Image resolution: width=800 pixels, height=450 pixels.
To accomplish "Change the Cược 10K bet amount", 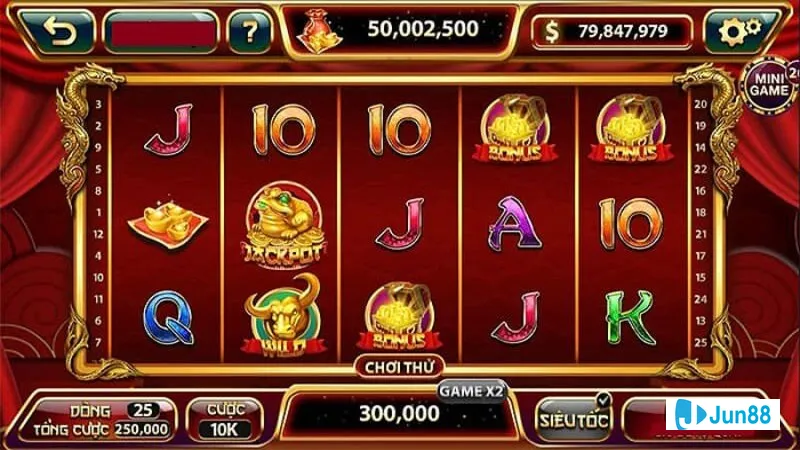I will (224, 420).
